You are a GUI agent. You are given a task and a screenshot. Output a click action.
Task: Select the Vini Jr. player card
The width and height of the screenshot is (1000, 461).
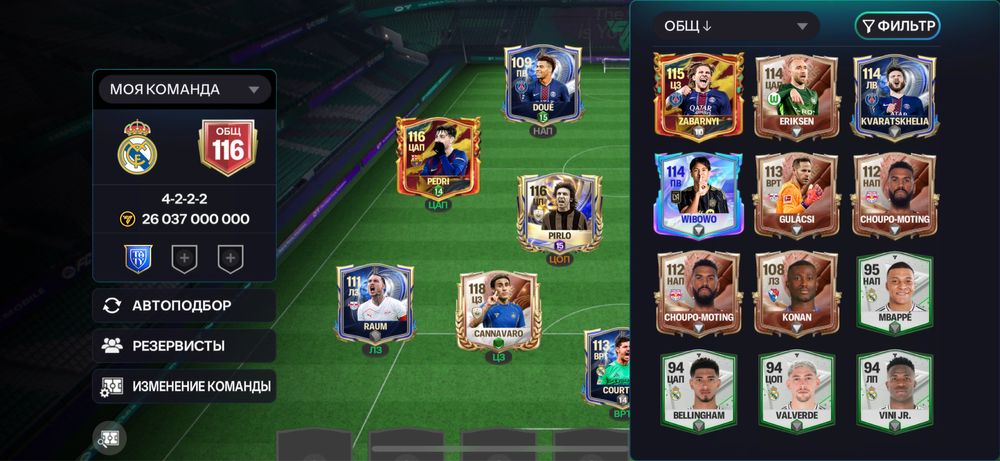click(893, 391)
